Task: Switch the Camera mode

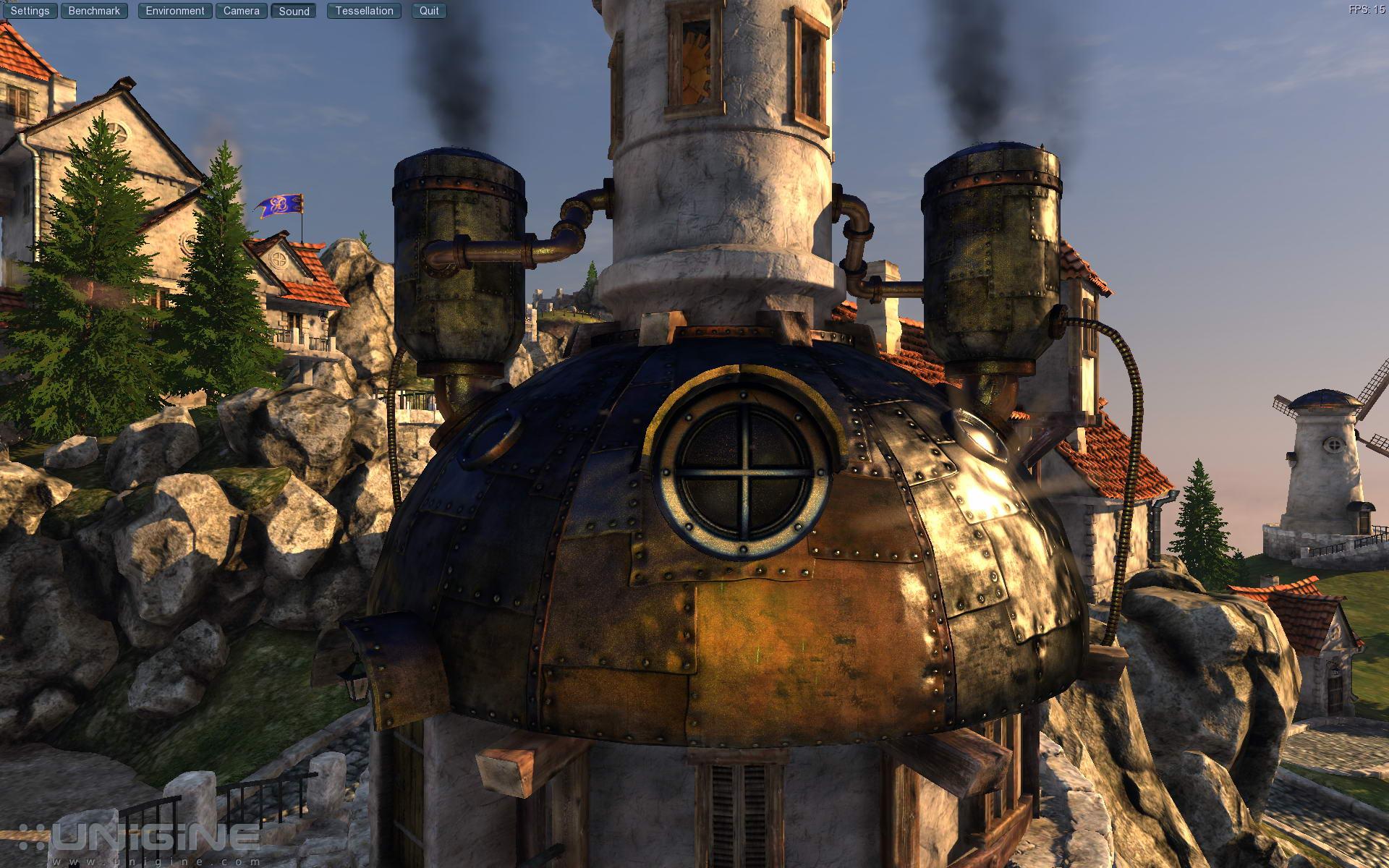Action: [241, 11]
